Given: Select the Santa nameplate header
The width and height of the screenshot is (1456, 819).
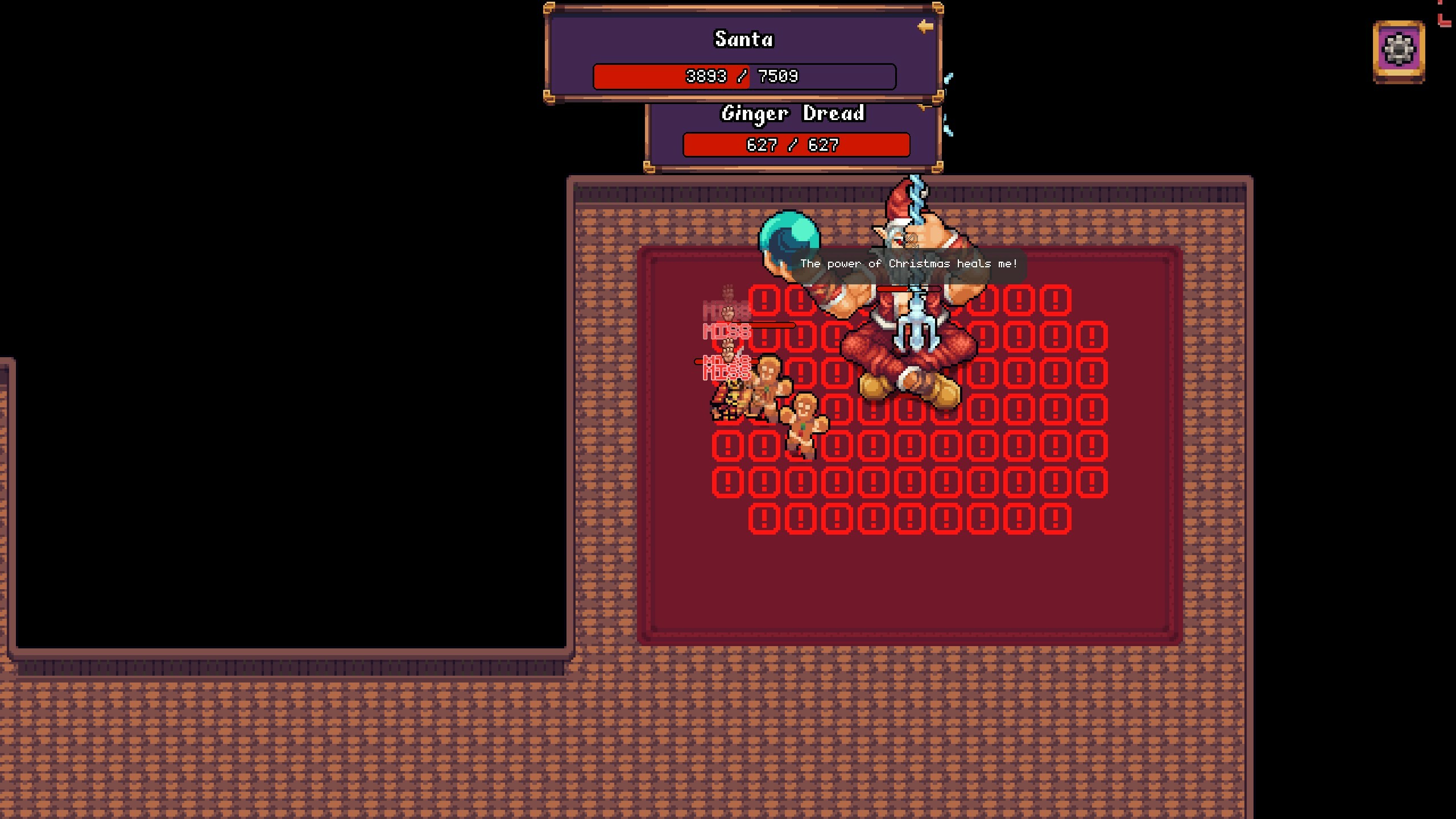Looking at the screenshot, I should (744, 39).
